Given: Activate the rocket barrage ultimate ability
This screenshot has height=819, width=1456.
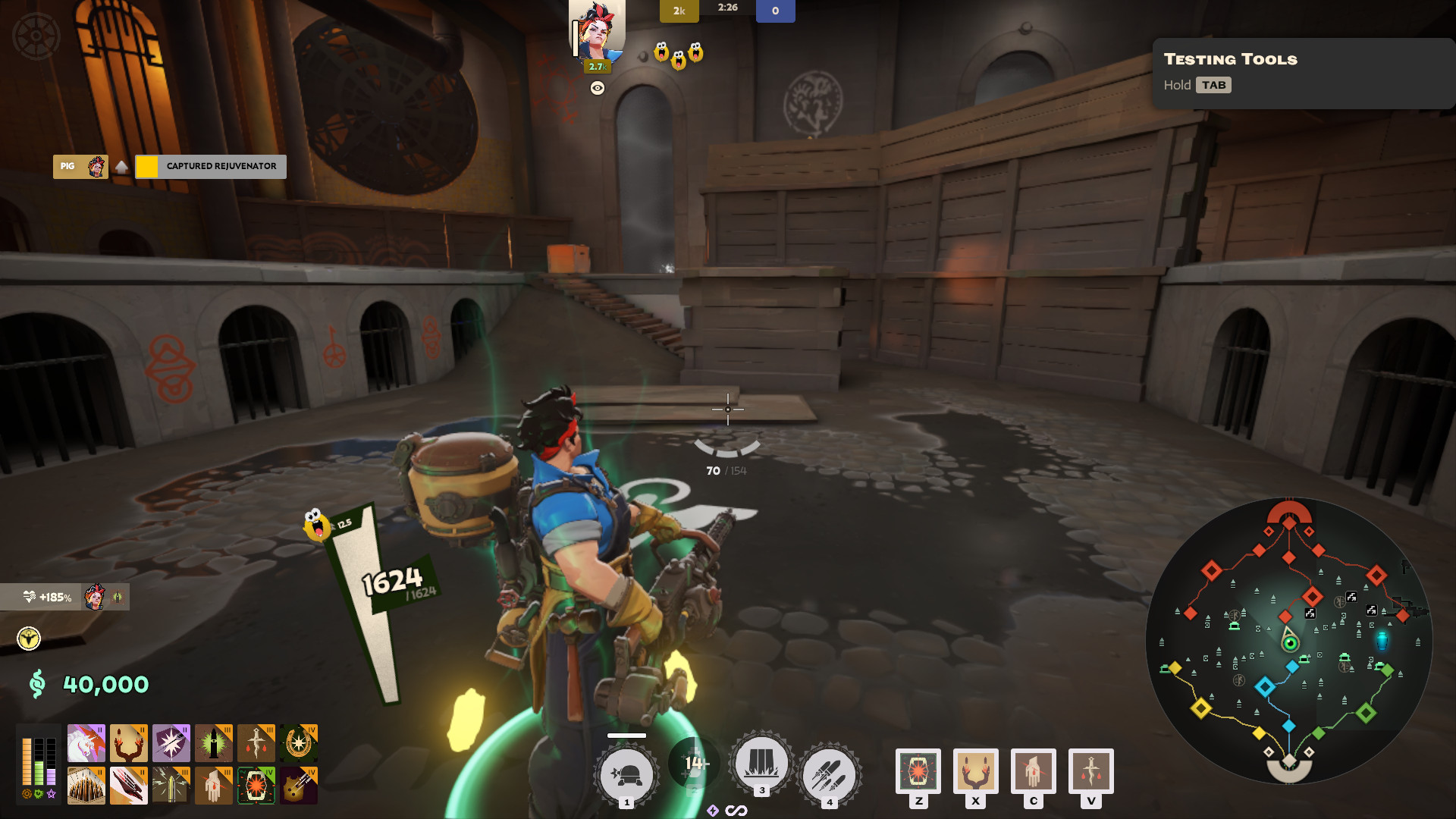Looking at the screenshot, I should pos(829,775).
